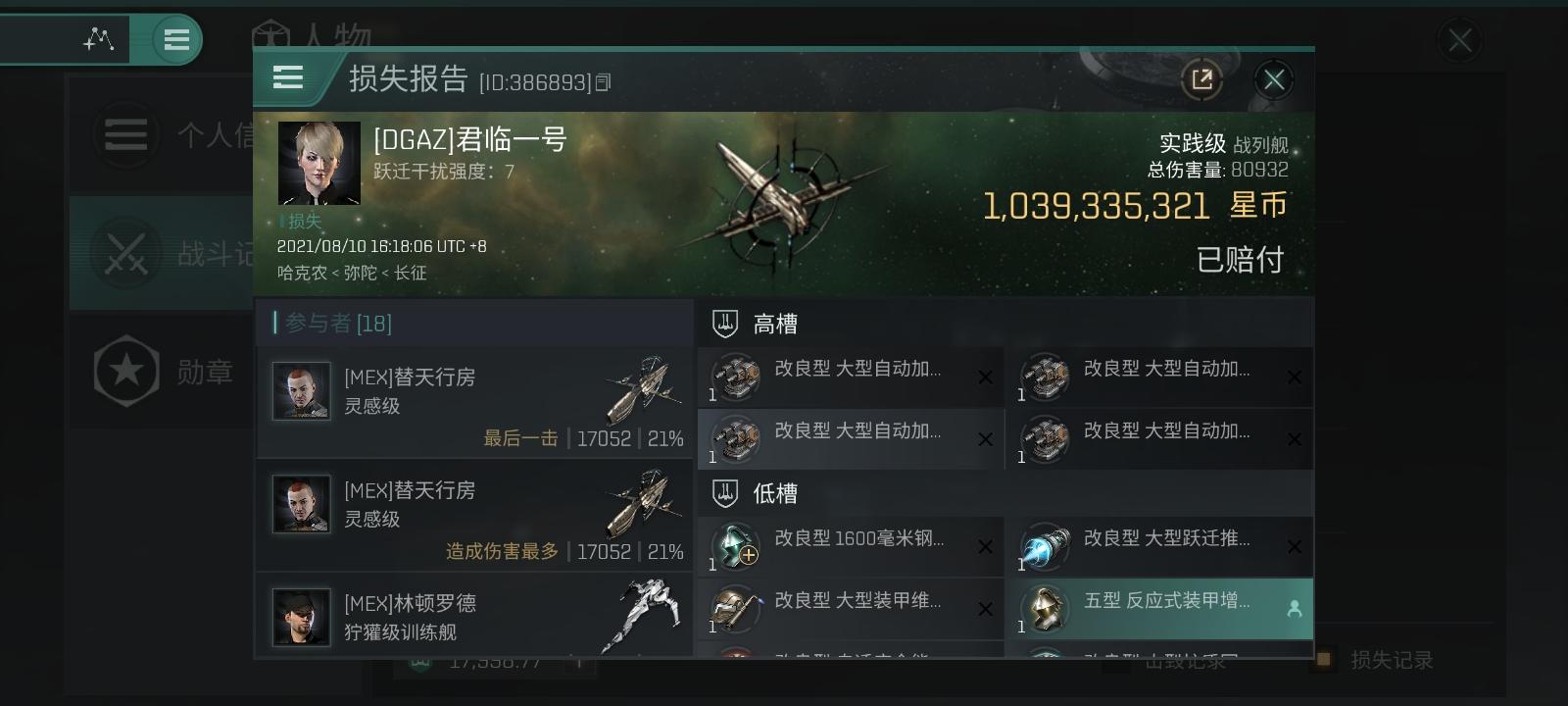Image resolution: width=1568 pixels, height=706 pixels.
Task: Remove the 改良型 大型装甲维 module via its X
Action: [x=985, y=609]
